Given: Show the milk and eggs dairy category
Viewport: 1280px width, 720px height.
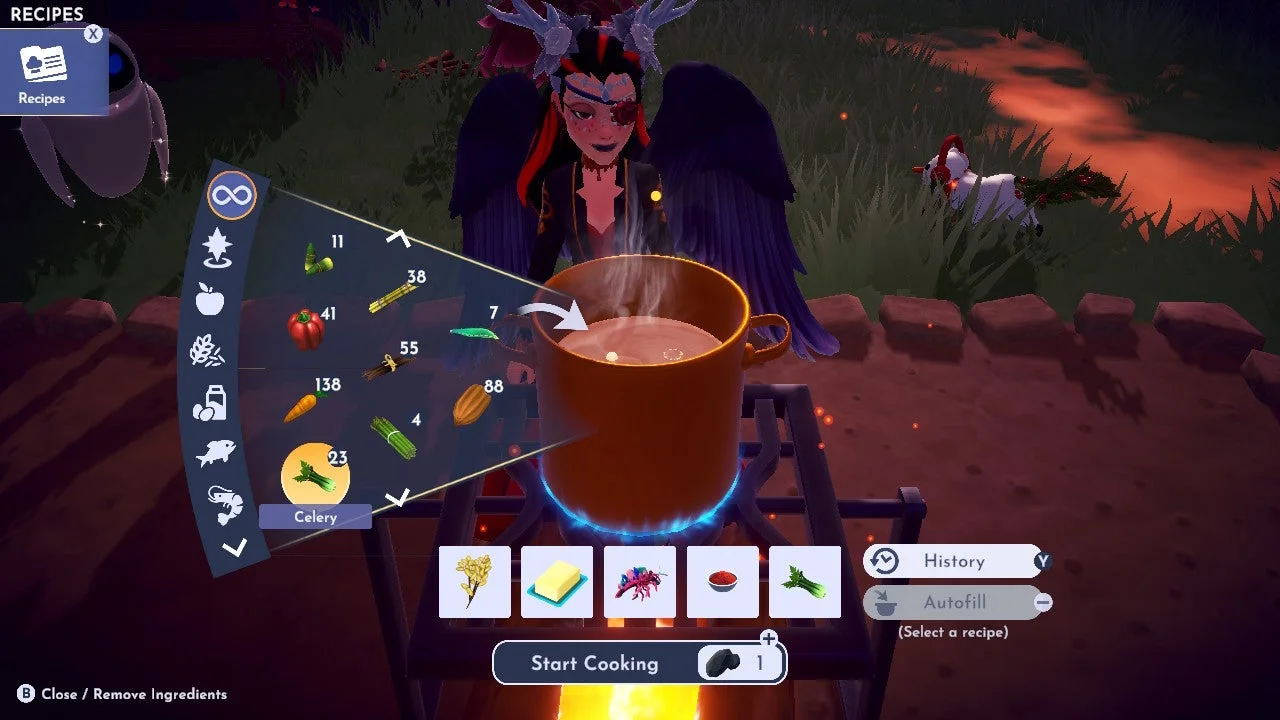Looking at the screenshot, I should tap(209, 402).
